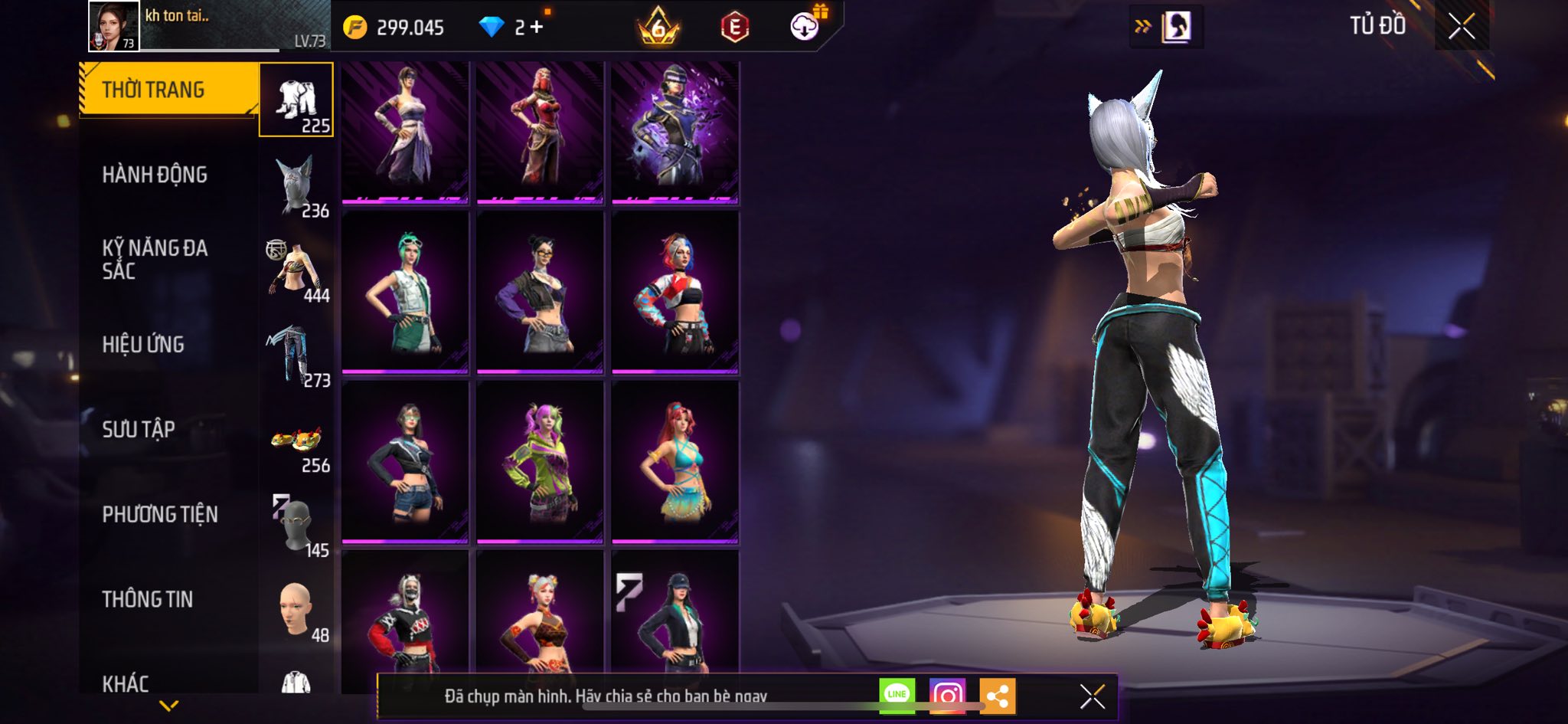Choose the purple armored outfit with helmet
1568x724 pixels.
[x=675, y=133]
